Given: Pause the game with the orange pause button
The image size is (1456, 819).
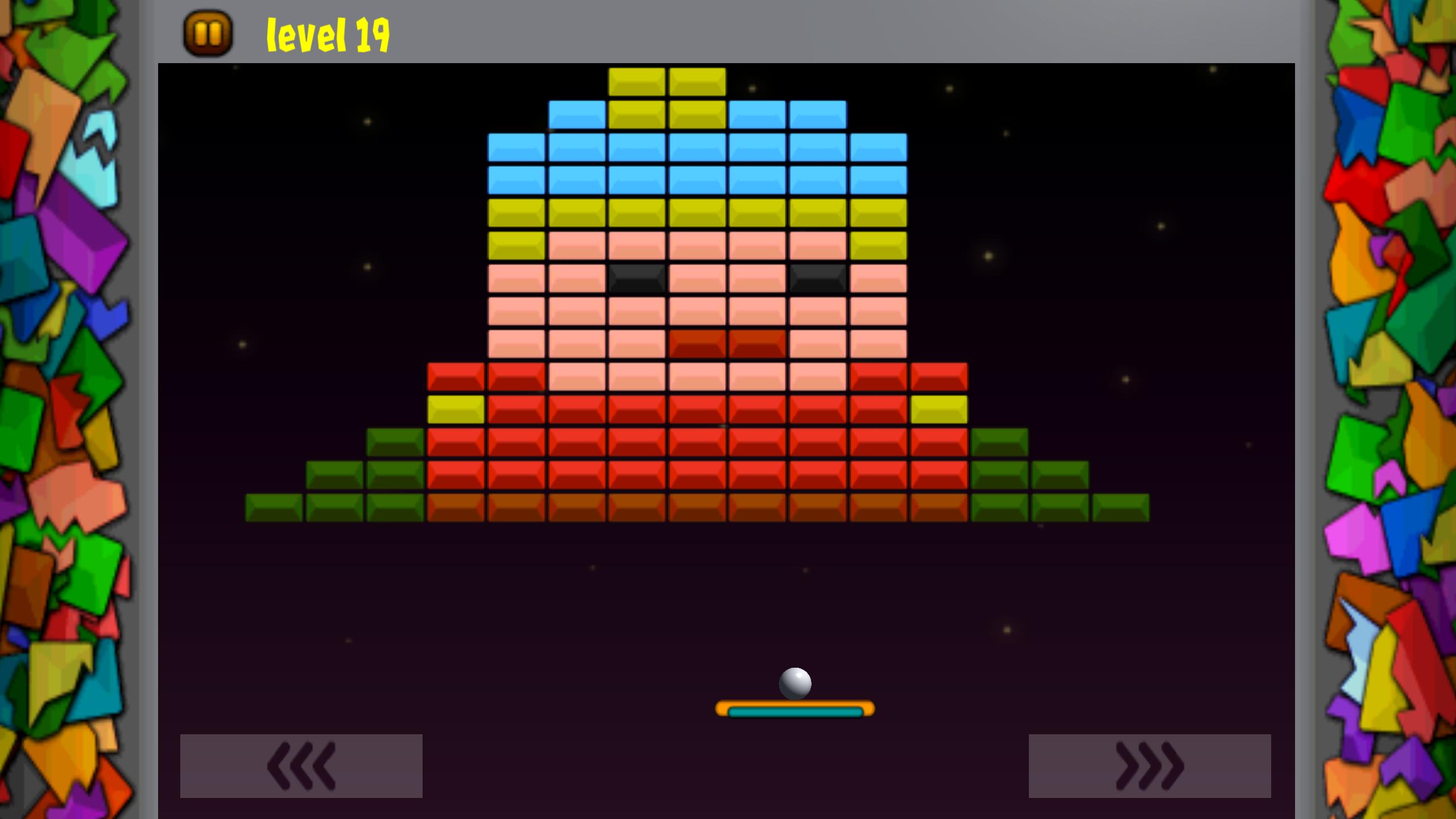Looking at the screenshot, I should pos(208,34).
